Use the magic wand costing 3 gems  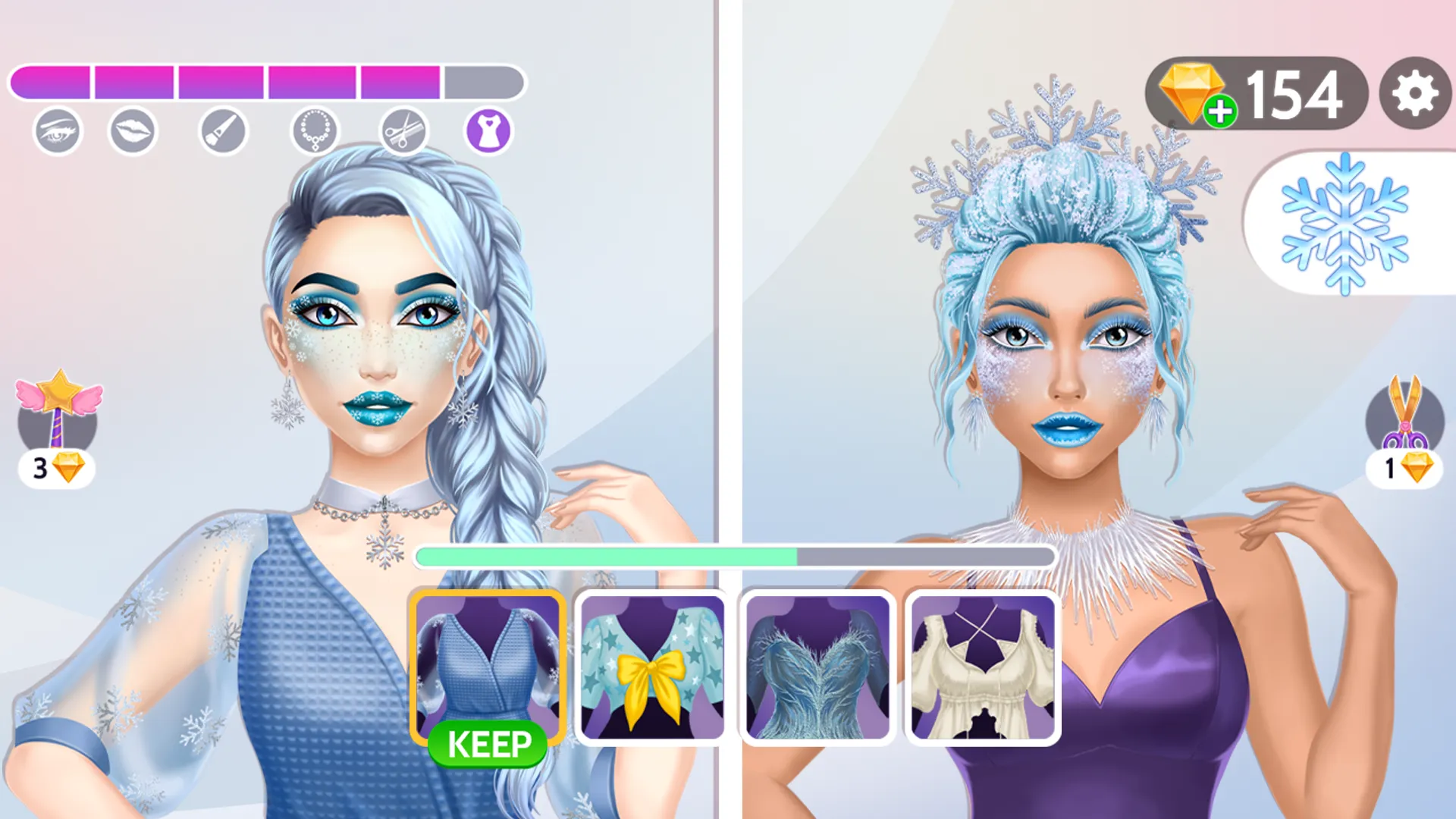point(59,413)
